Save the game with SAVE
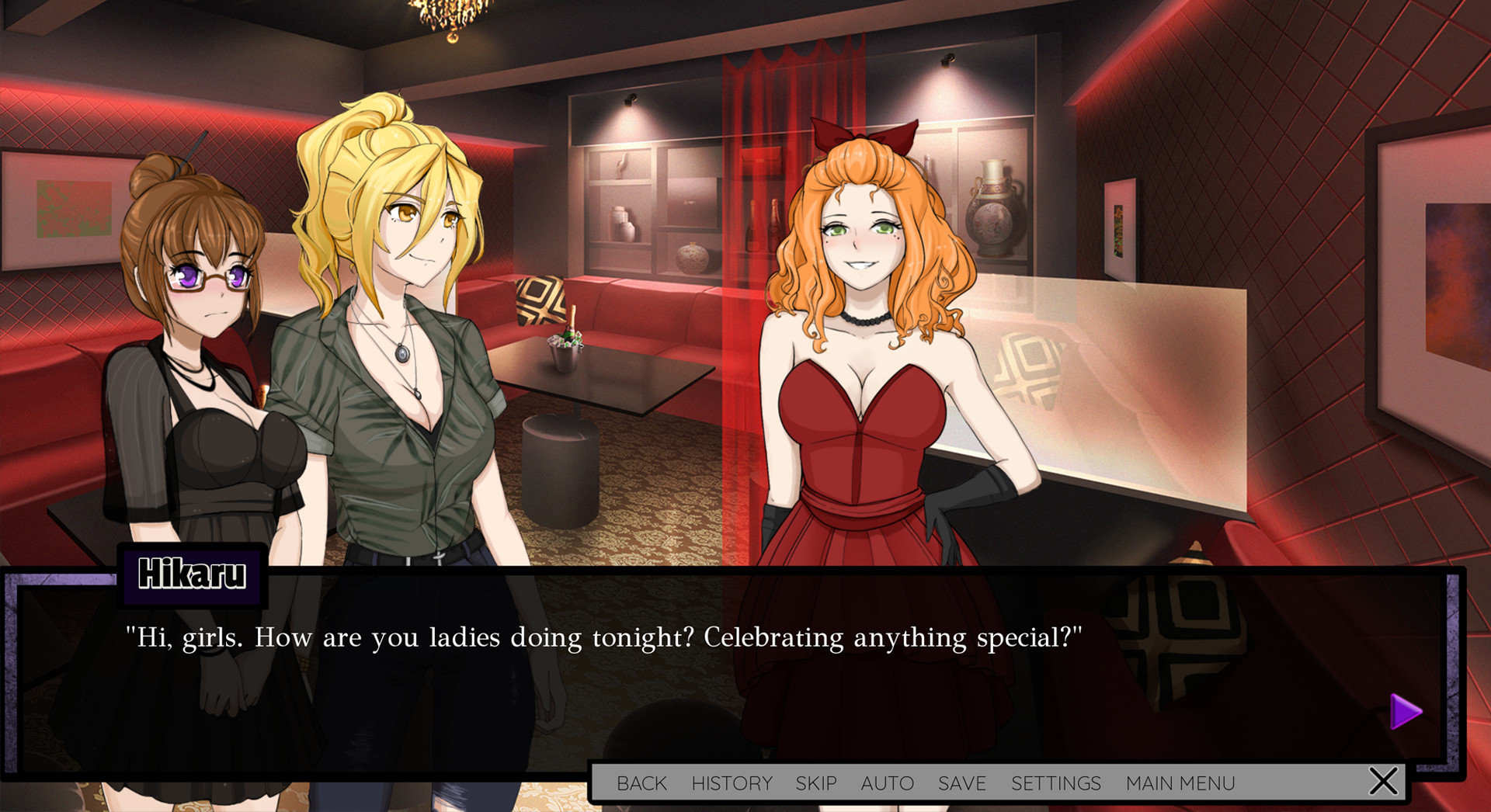Viewport: 1491px width, 812px height. (x=961, y=783)
